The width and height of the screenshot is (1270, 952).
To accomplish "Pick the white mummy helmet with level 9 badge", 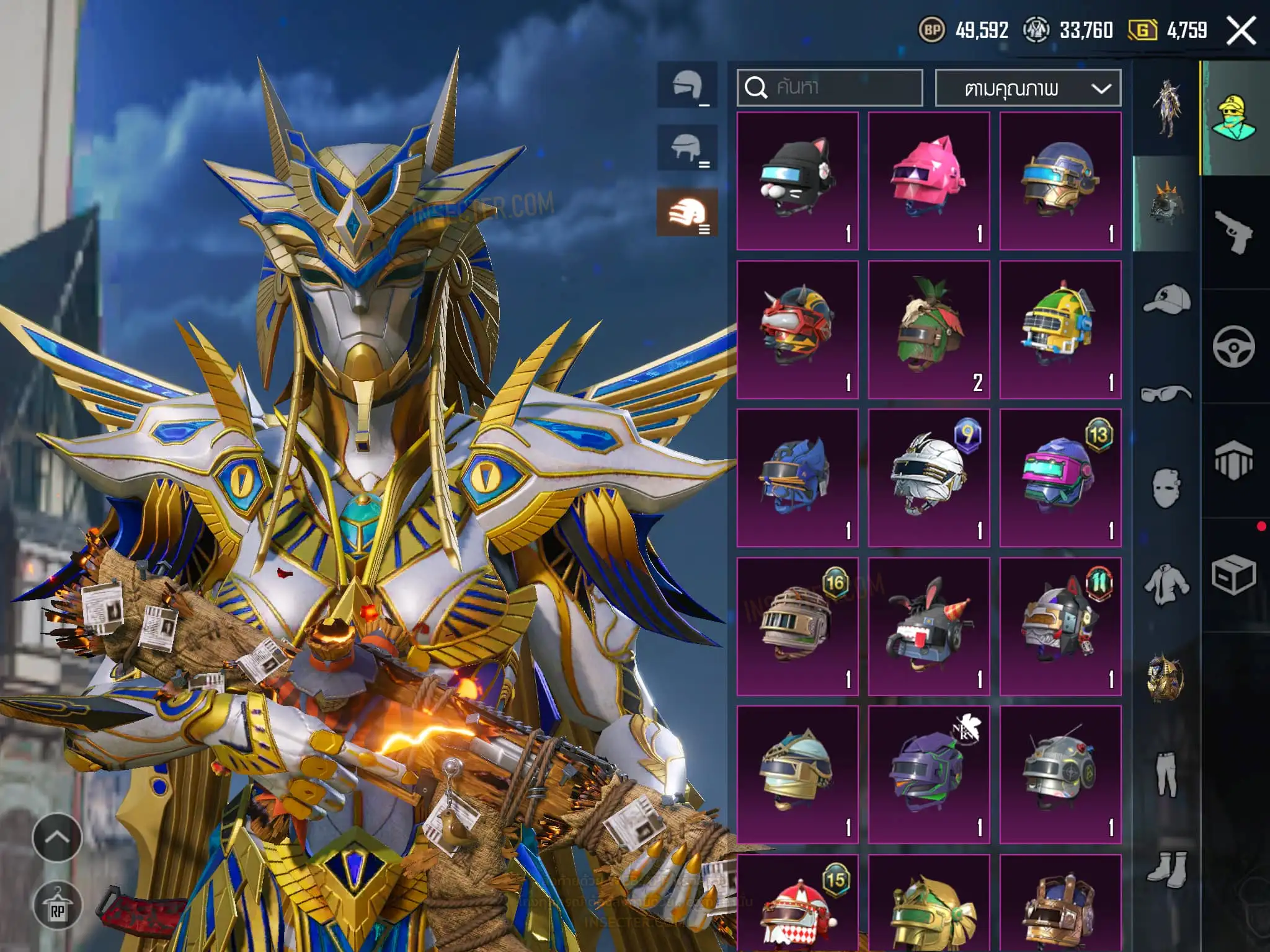I will point(928,477).
